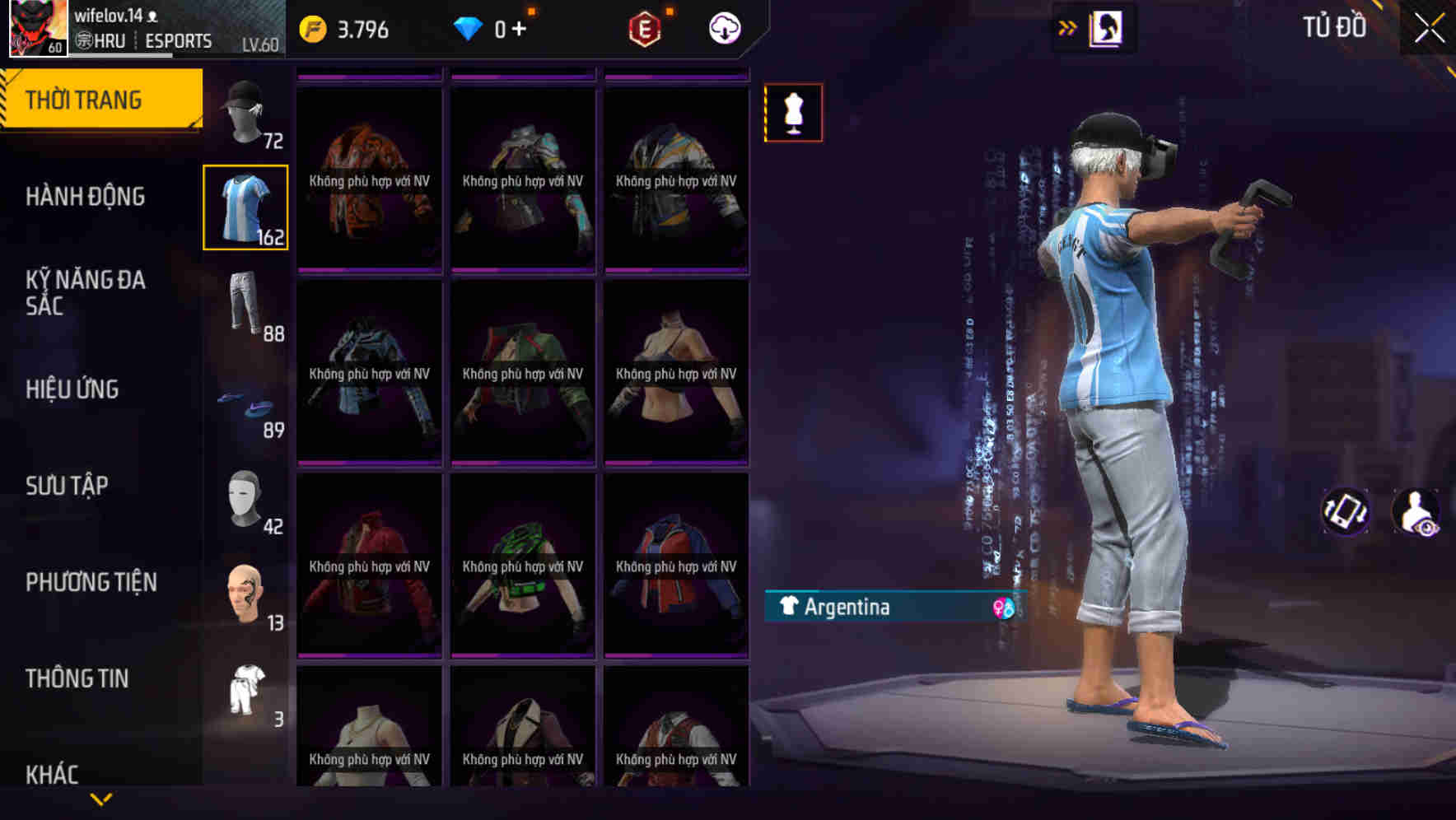Viewport: 1456px width, 820px height.
Task: Select the flip-flops footwear category icon
Action: tap(245, 406)
